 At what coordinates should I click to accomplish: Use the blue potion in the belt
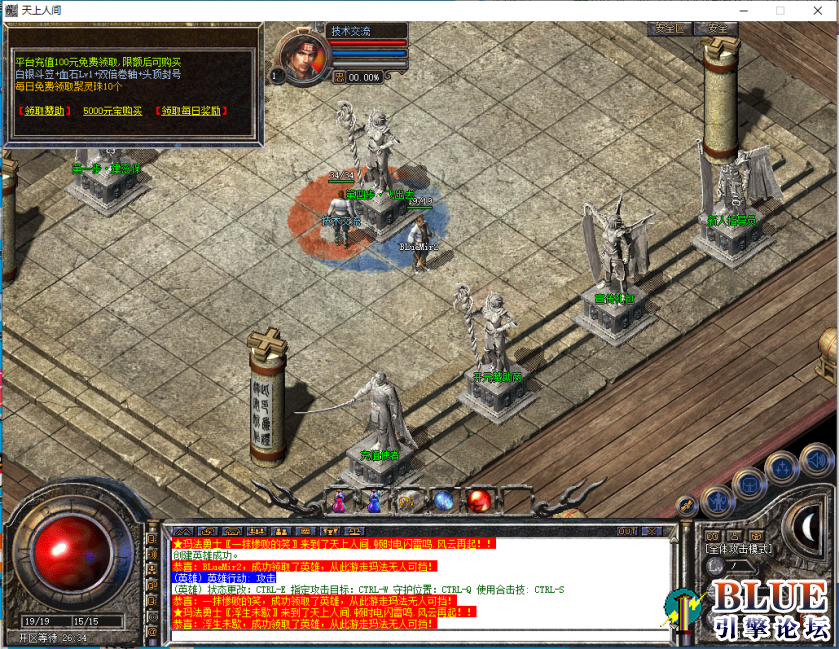[341, 499]
